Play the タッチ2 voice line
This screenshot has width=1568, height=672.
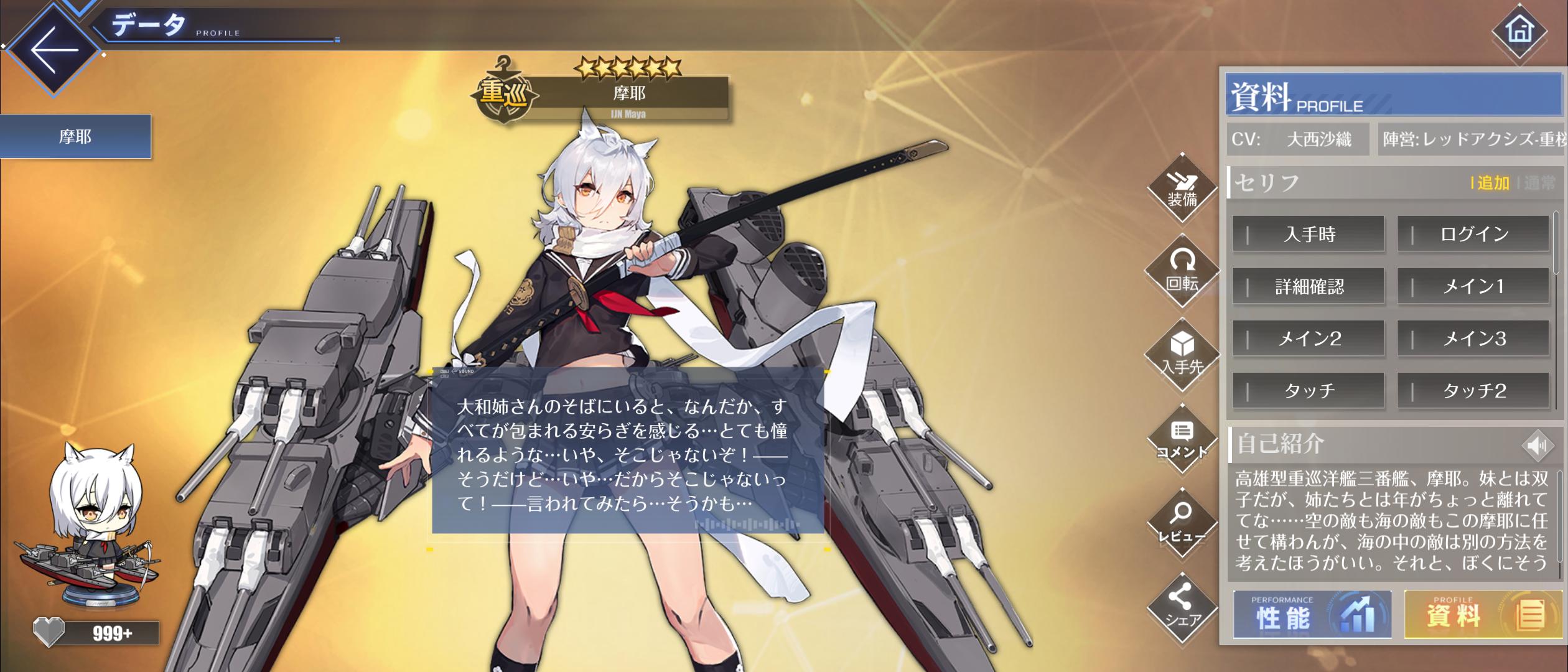(1473, 391)
